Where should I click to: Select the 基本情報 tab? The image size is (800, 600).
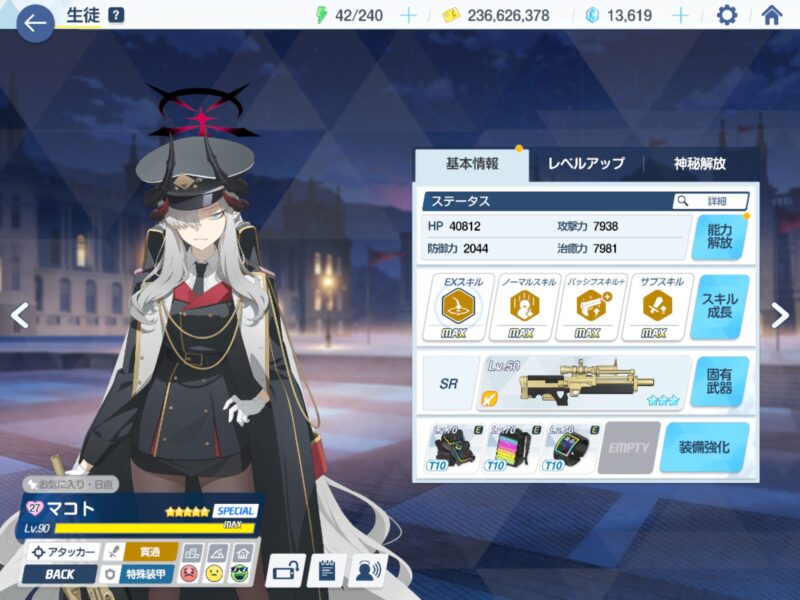point(472,163)
